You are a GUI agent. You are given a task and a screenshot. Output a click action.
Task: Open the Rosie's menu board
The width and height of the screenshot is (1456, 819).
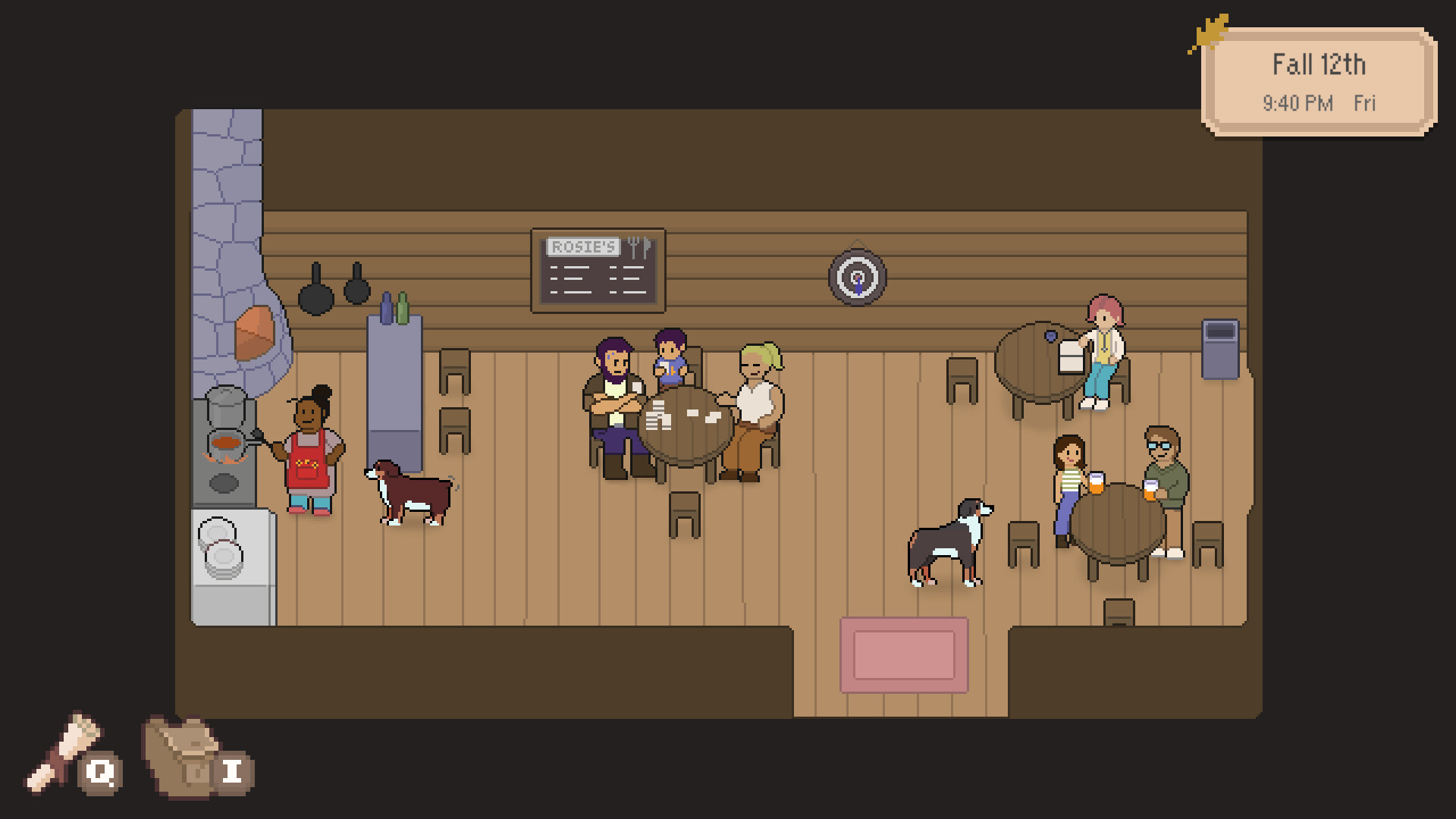(598, 271)
